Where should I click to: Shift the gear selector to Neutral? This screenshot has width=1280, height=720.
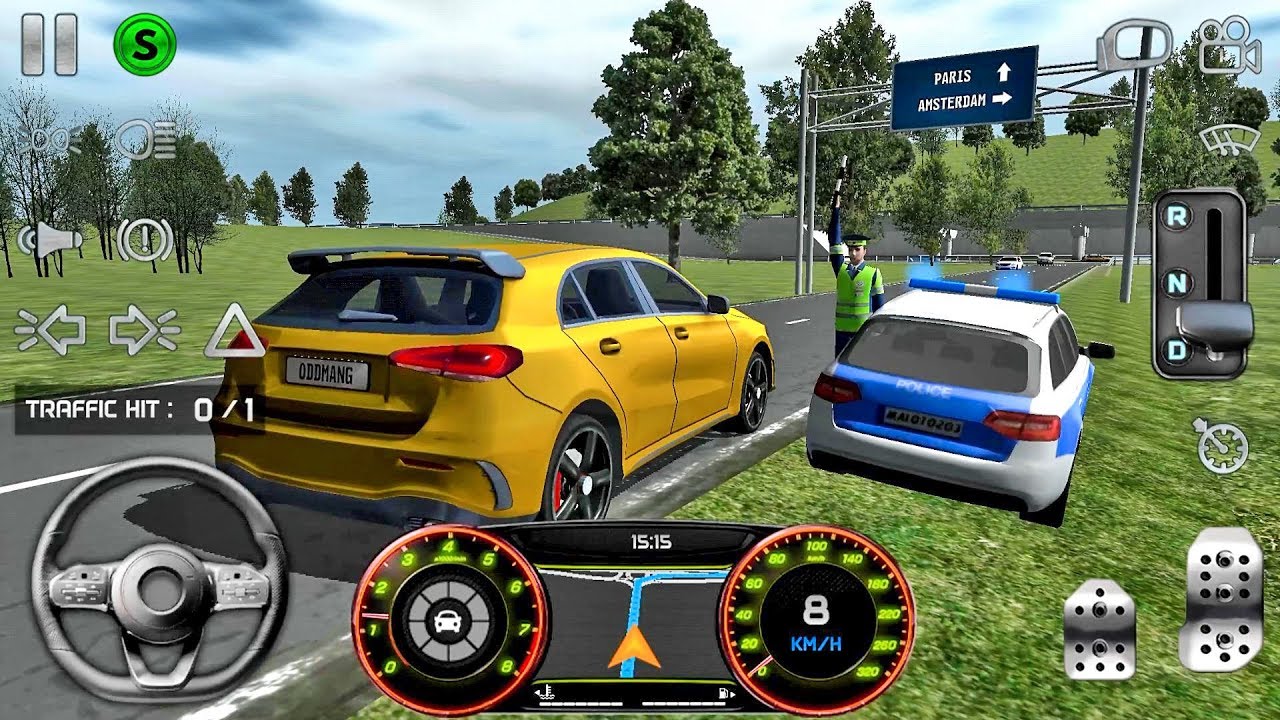click(x=1178, y=283)
